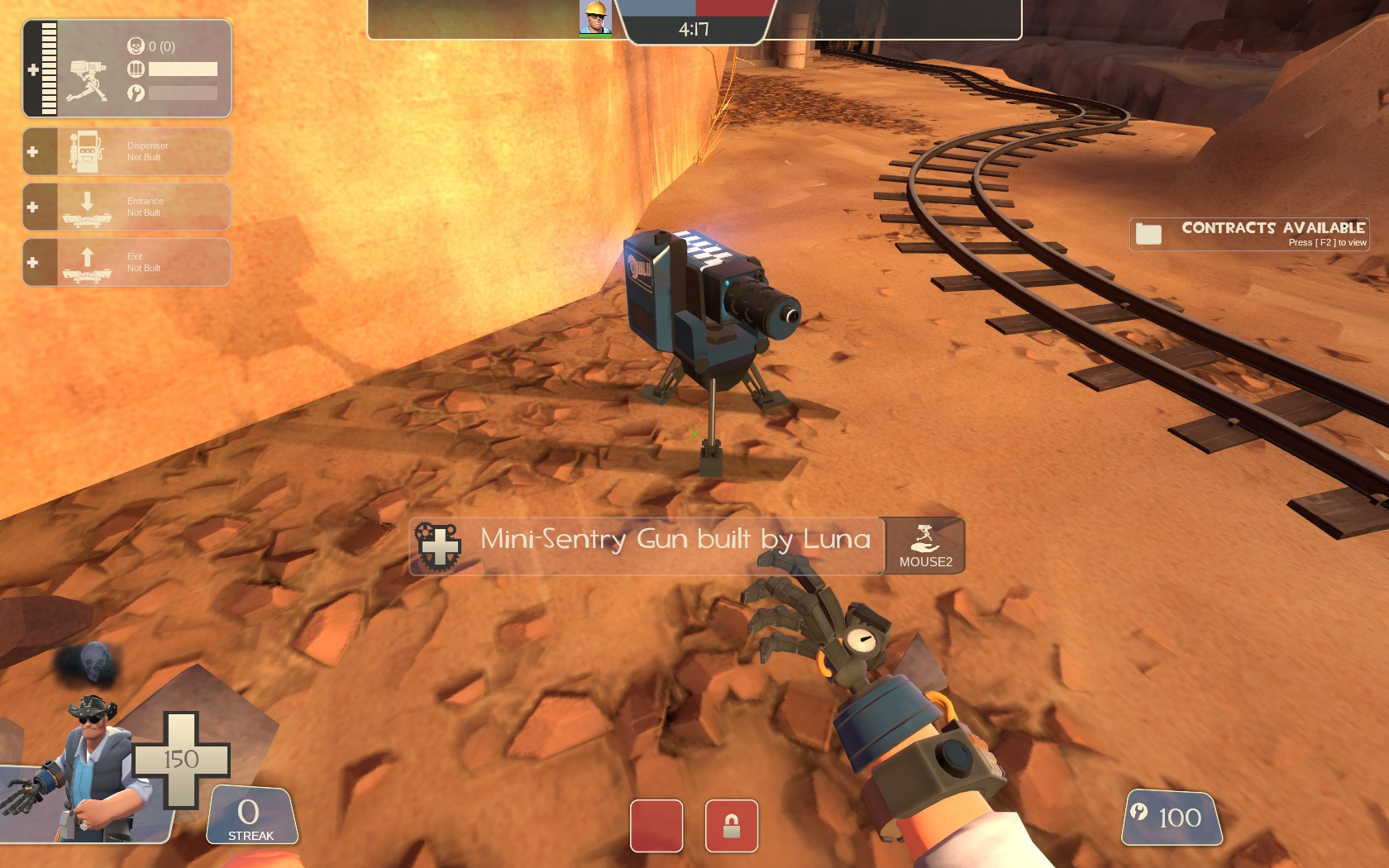This screenshot has height=868, width=1389.
Task: Click the Engineer avatar portrait at top center
Action: point(594,18)
